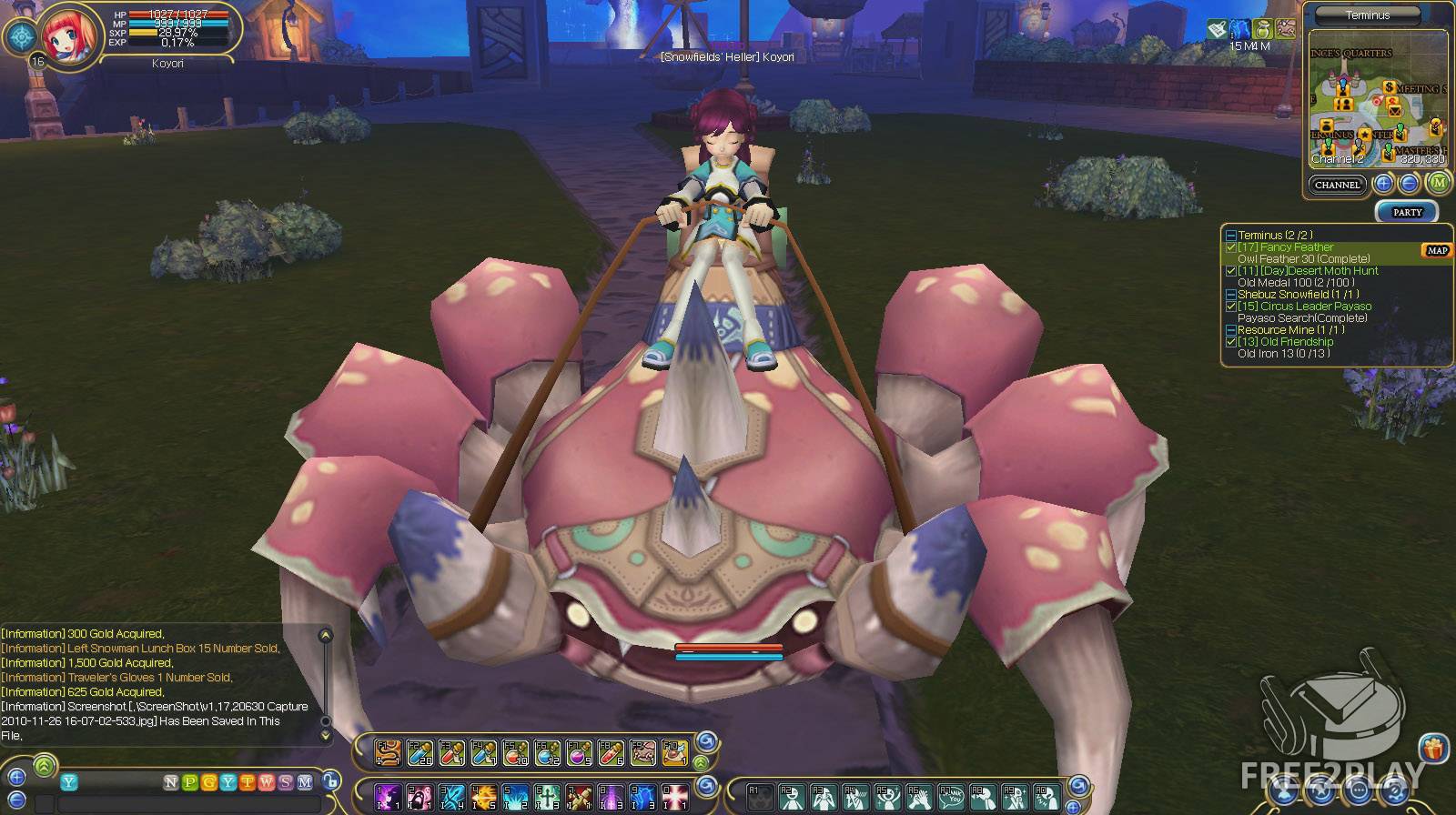Screen dimensions: 1456x815
Task: Toggle the chat window lock icon
Action: coord(331,782)
